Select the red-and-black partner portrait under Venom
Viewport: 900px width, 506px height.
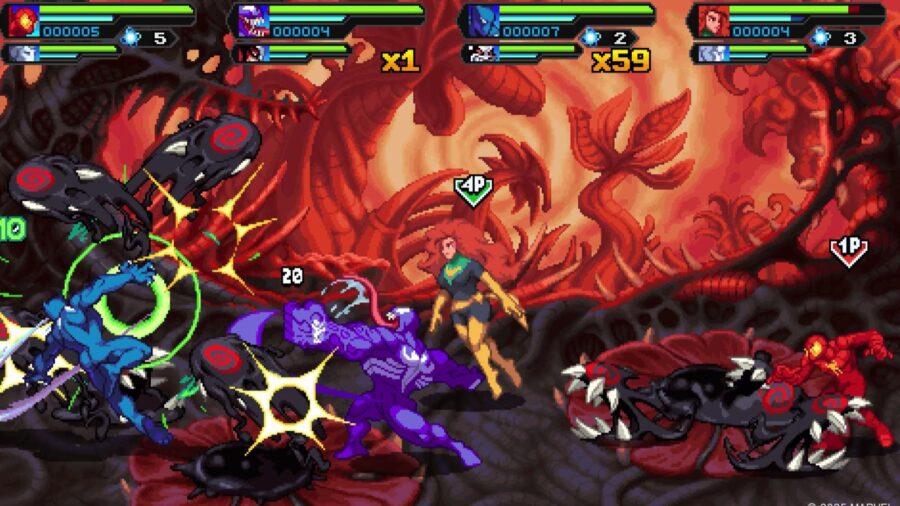pos(251,53)
